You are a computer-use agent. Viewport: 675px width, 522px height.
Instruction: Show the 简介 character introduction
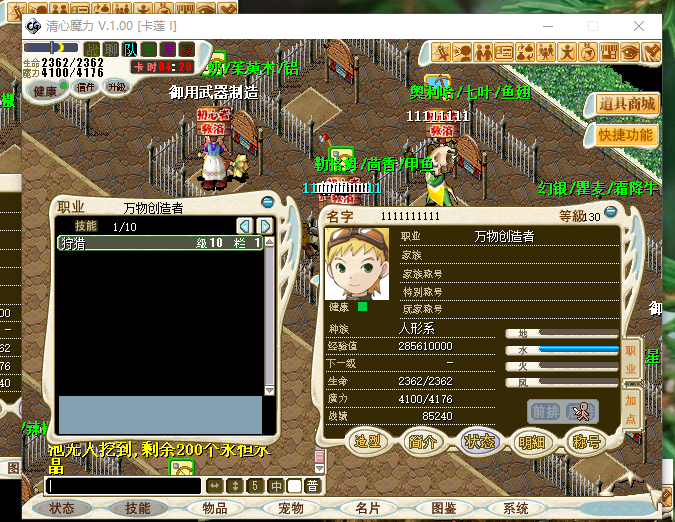click(423, 441)
